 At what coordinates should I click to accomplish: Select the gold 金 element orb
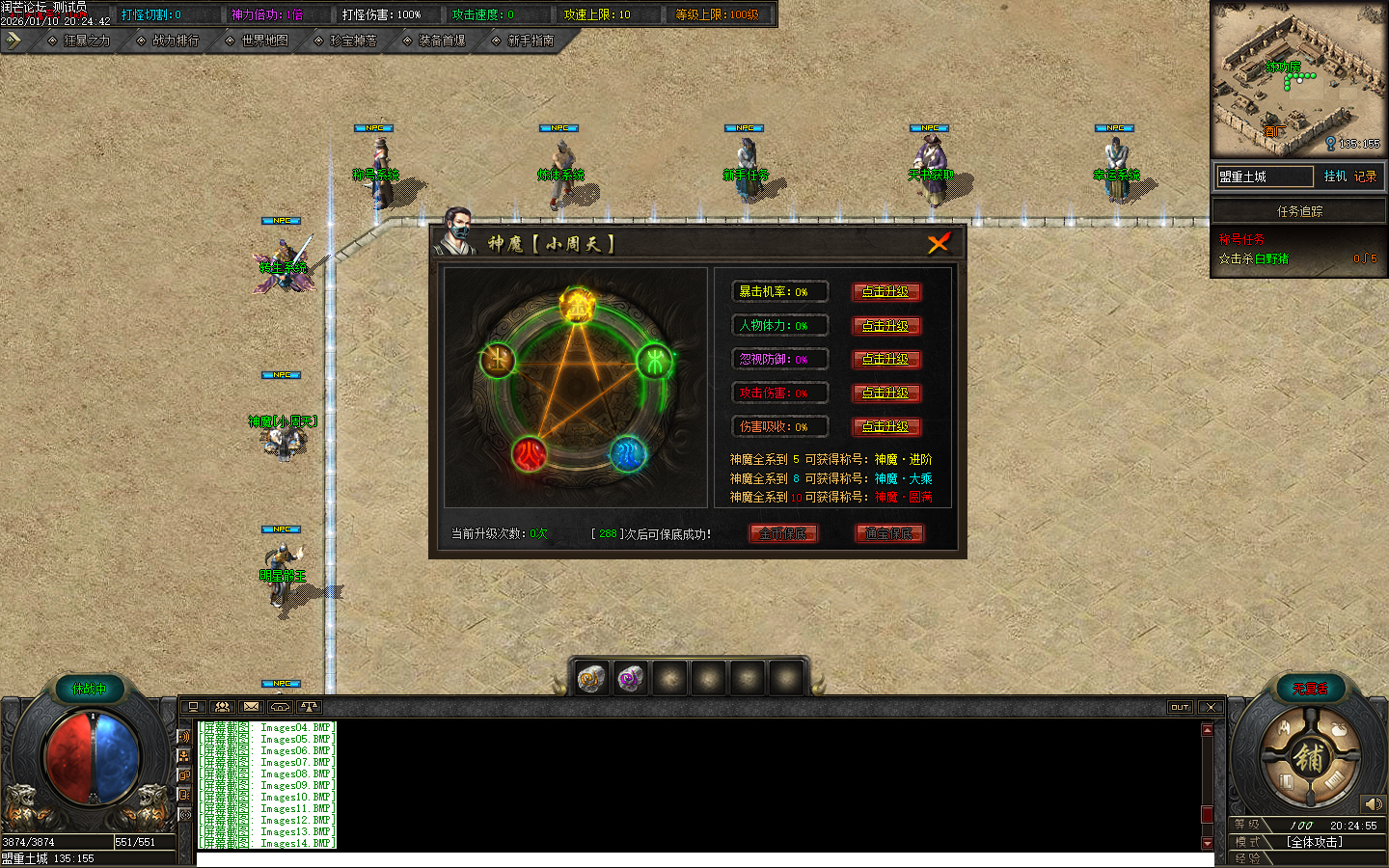pos(578,307)
